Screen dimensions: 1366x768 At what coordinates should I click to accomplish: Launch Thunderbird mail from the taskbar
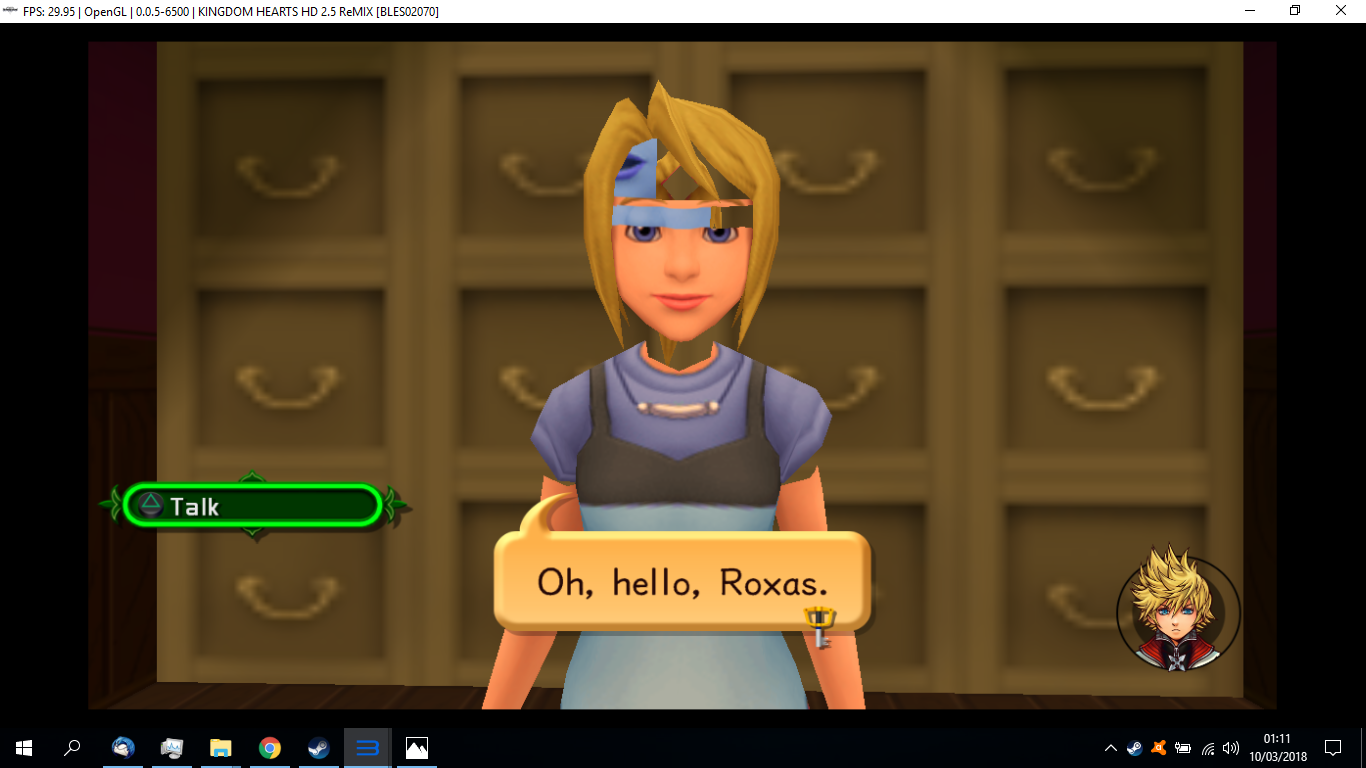[123, 748]
